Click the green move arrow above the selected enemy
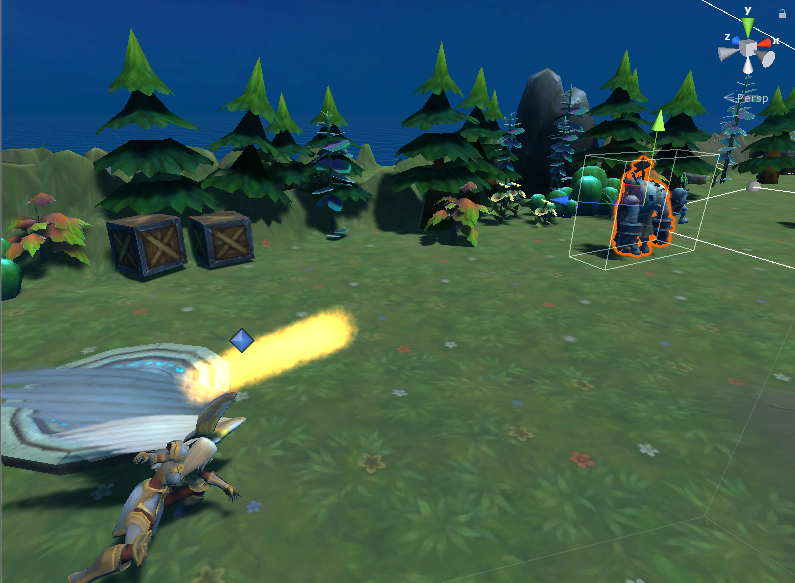Viewport: 795px width, 583px height. (x=658, y=122)
